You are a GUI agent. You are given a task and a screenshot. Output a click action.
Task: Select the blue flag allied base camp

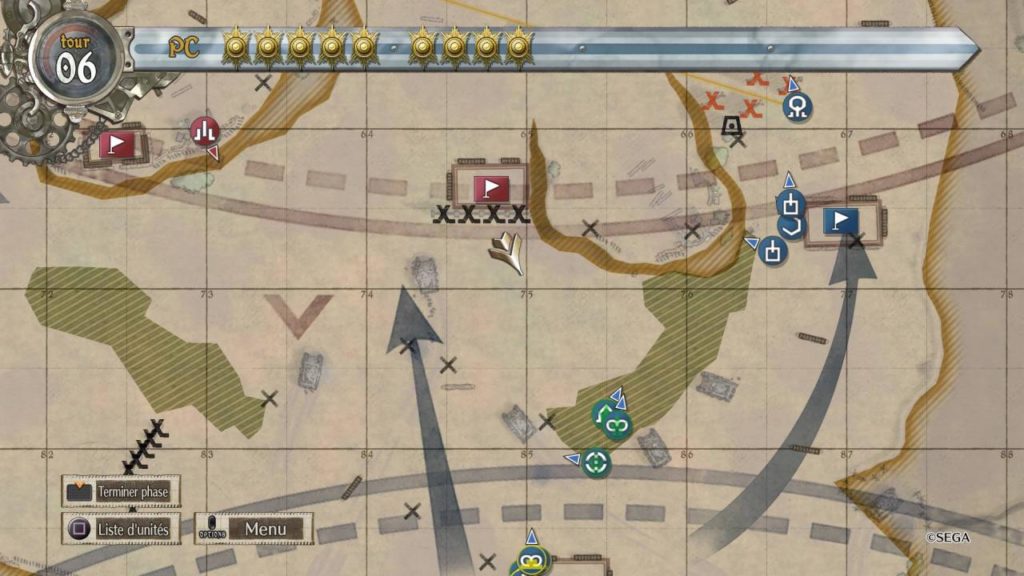[842, 220]
